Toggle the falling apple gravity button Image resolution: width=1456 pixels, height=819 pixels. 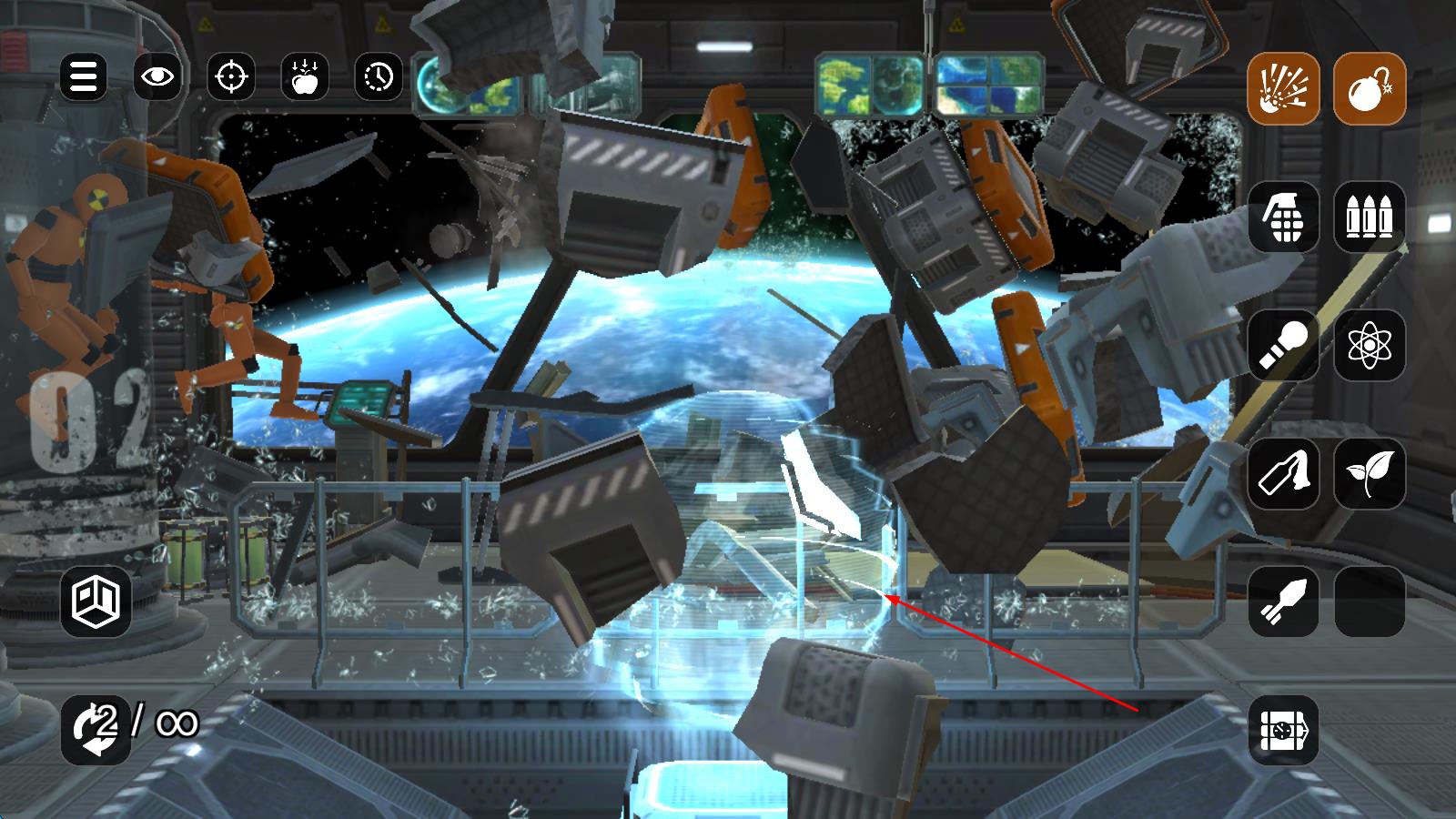pyautogui.click(x=305, y=76)
